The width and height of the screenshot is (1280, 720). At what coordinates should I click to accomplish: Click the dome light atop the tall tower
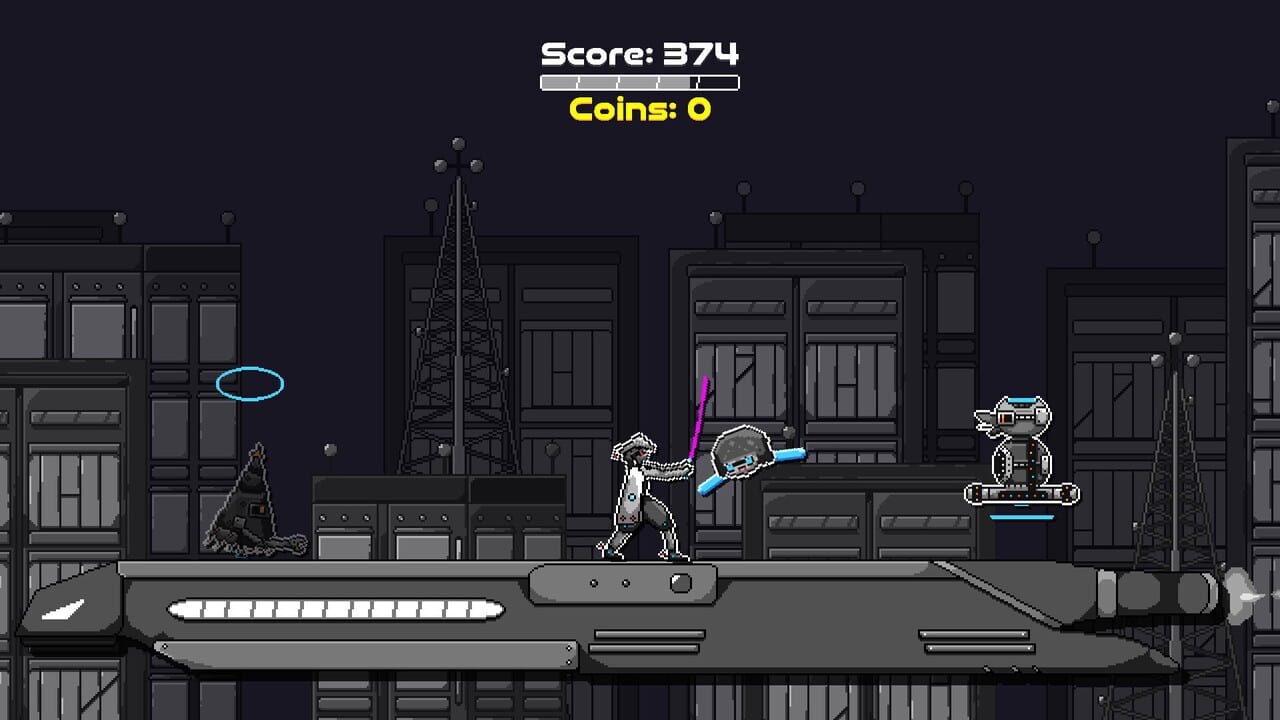tap(459, 142)
